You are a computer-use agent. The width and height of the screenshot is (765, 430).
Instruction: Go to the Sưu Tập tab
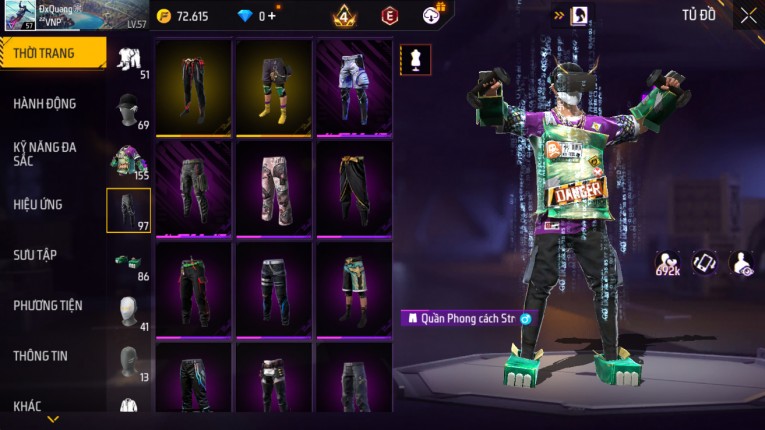click(35, 255)
